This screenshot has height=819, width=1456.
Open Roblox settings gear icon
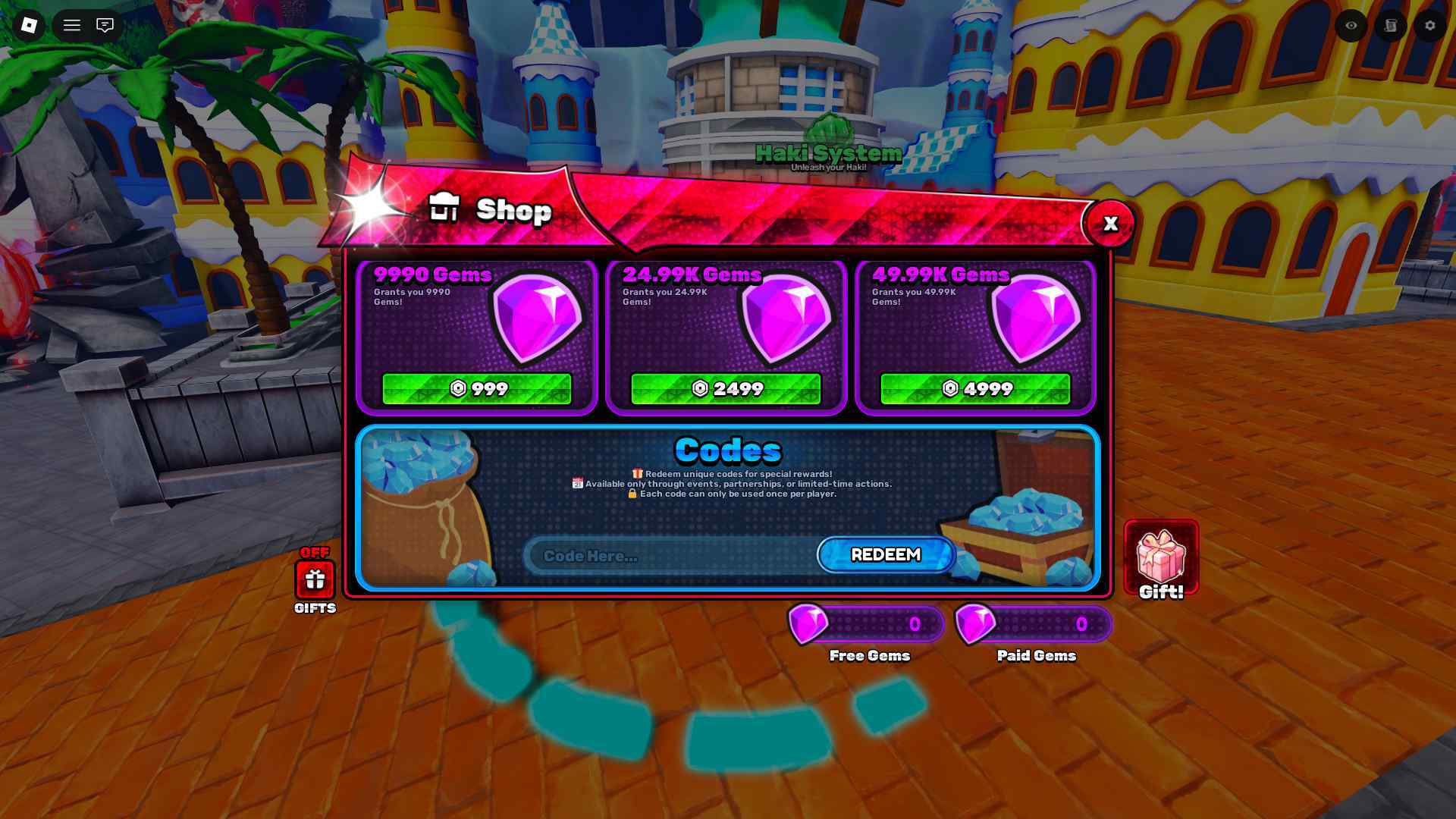(x=1429, y=26)
